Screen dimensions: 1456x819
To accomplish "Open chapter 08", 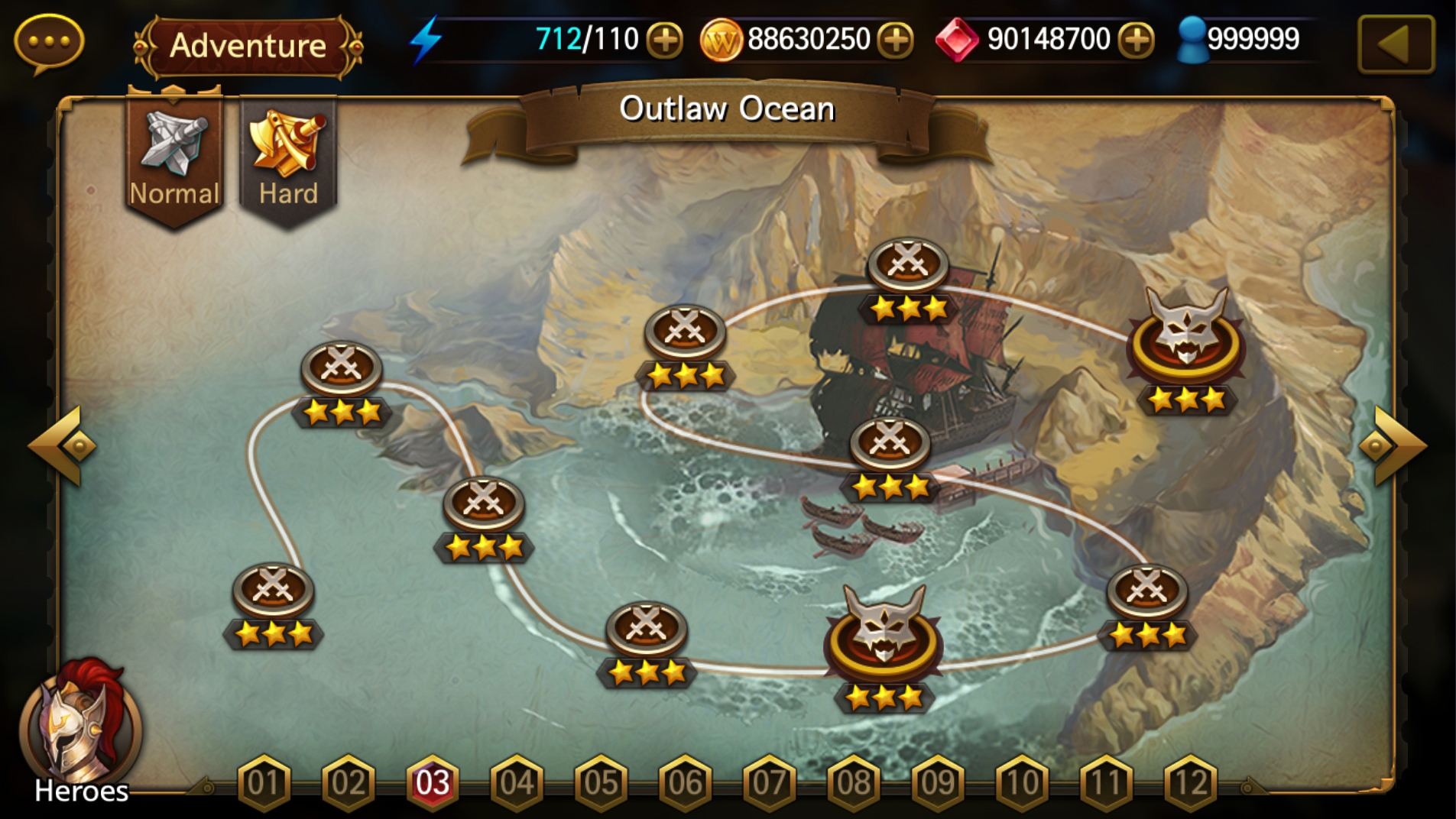I will pos(854,782).
